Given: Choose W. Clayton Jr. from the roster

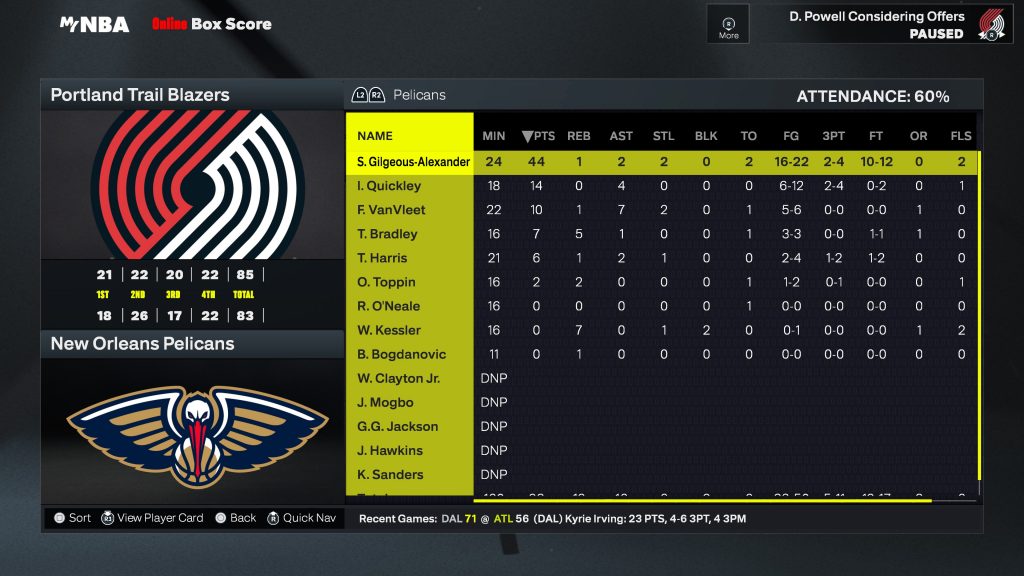Looking at the screenshot, I should [x=398, y=378].
